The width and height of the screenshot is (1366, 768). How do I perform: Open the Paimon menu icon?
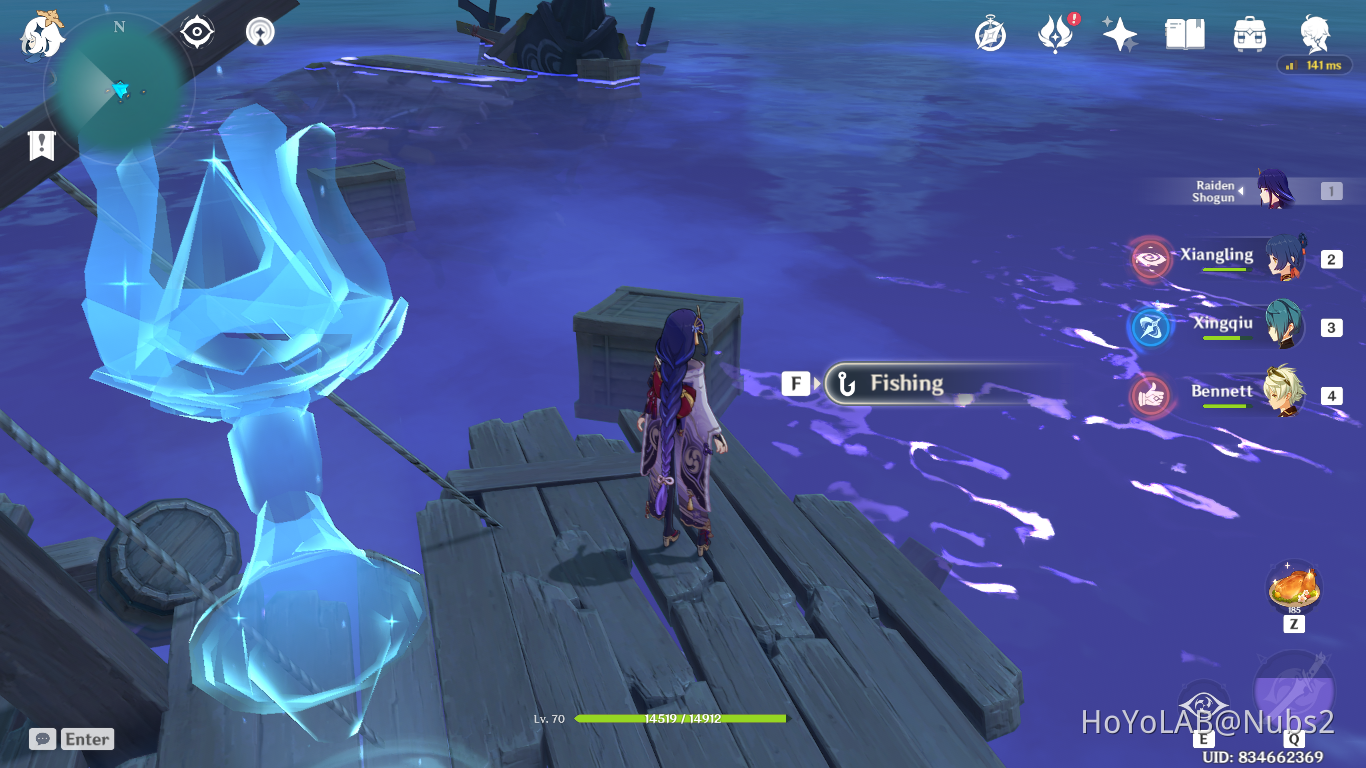[x=42, y=35]
